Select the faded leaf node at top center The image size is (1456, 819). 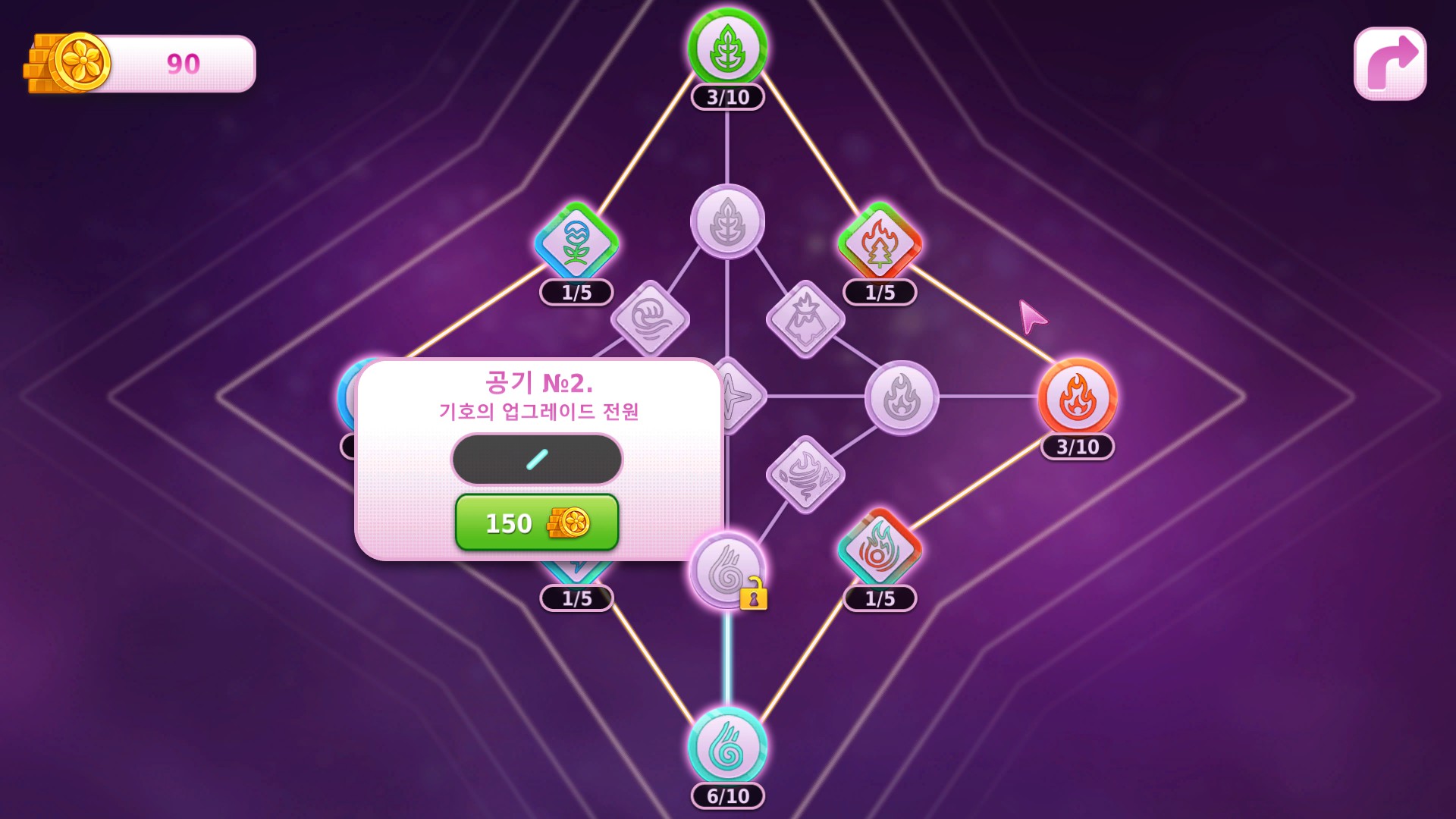[728, 220]
